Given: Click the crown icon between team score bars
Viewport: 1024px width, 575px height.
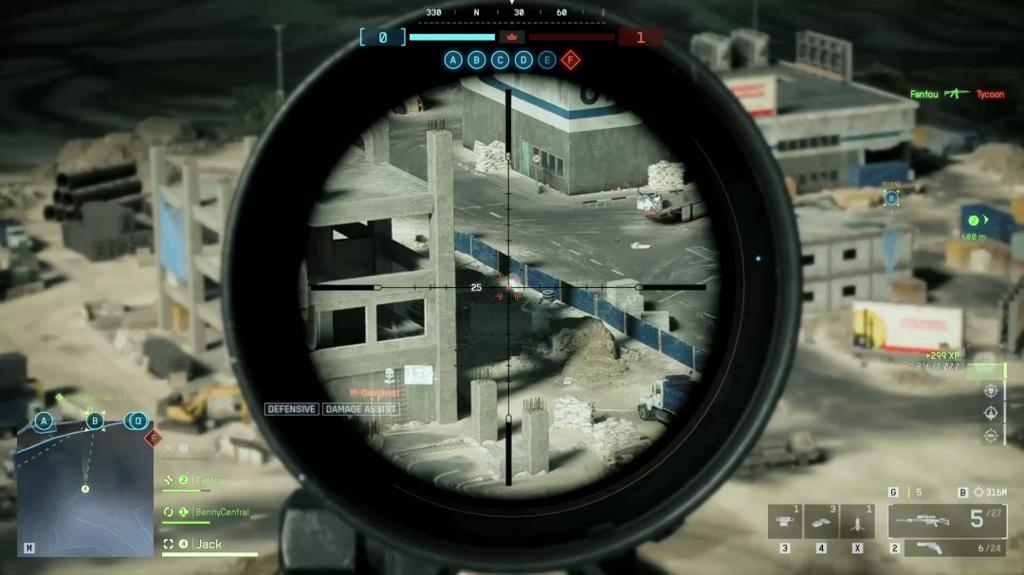Looking at the screenshot, I should (x=511, y=37).
